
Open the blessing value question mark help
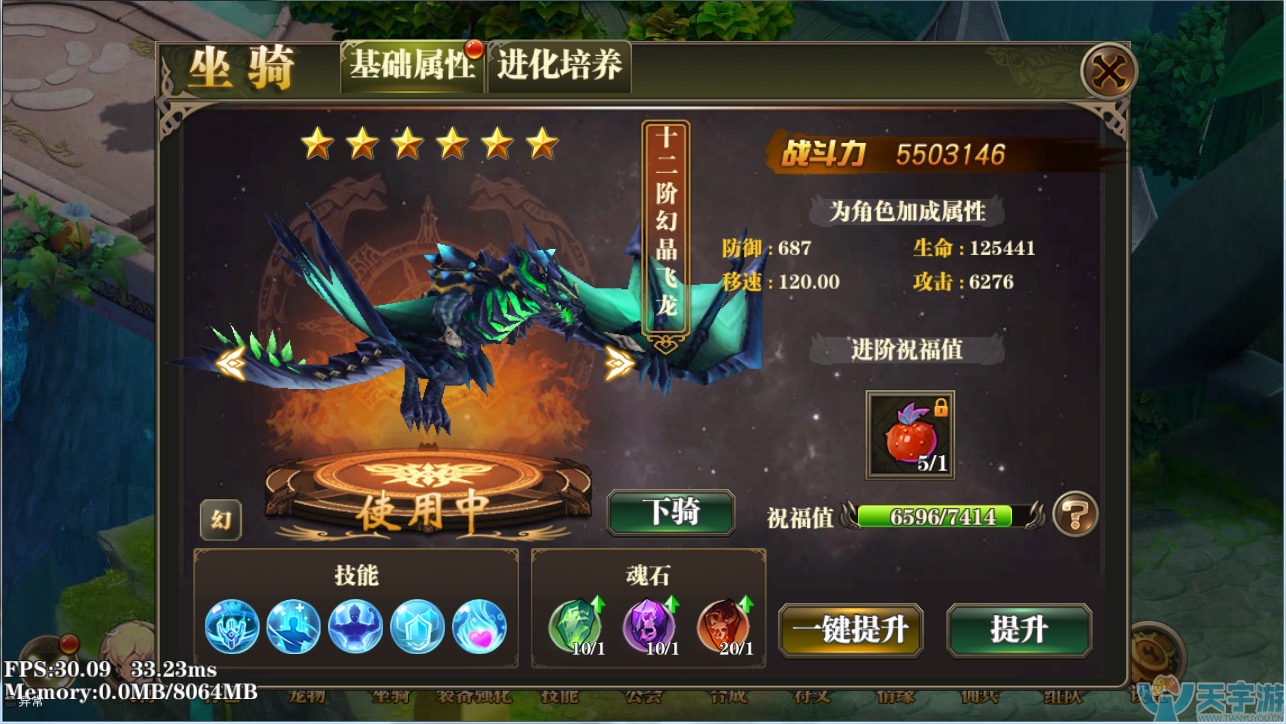pyautogui.click(x=1075, y=515)
